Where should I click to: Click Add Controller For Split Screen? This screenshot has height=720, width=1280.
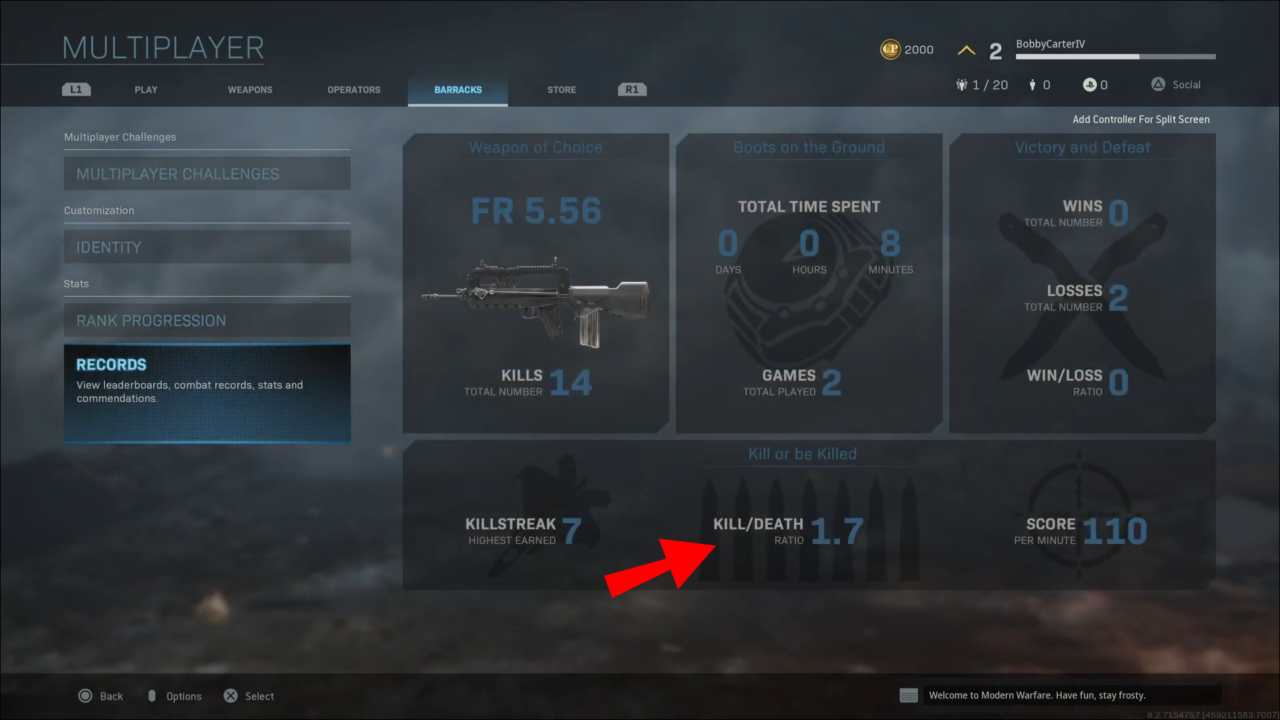pos(1140,118)
